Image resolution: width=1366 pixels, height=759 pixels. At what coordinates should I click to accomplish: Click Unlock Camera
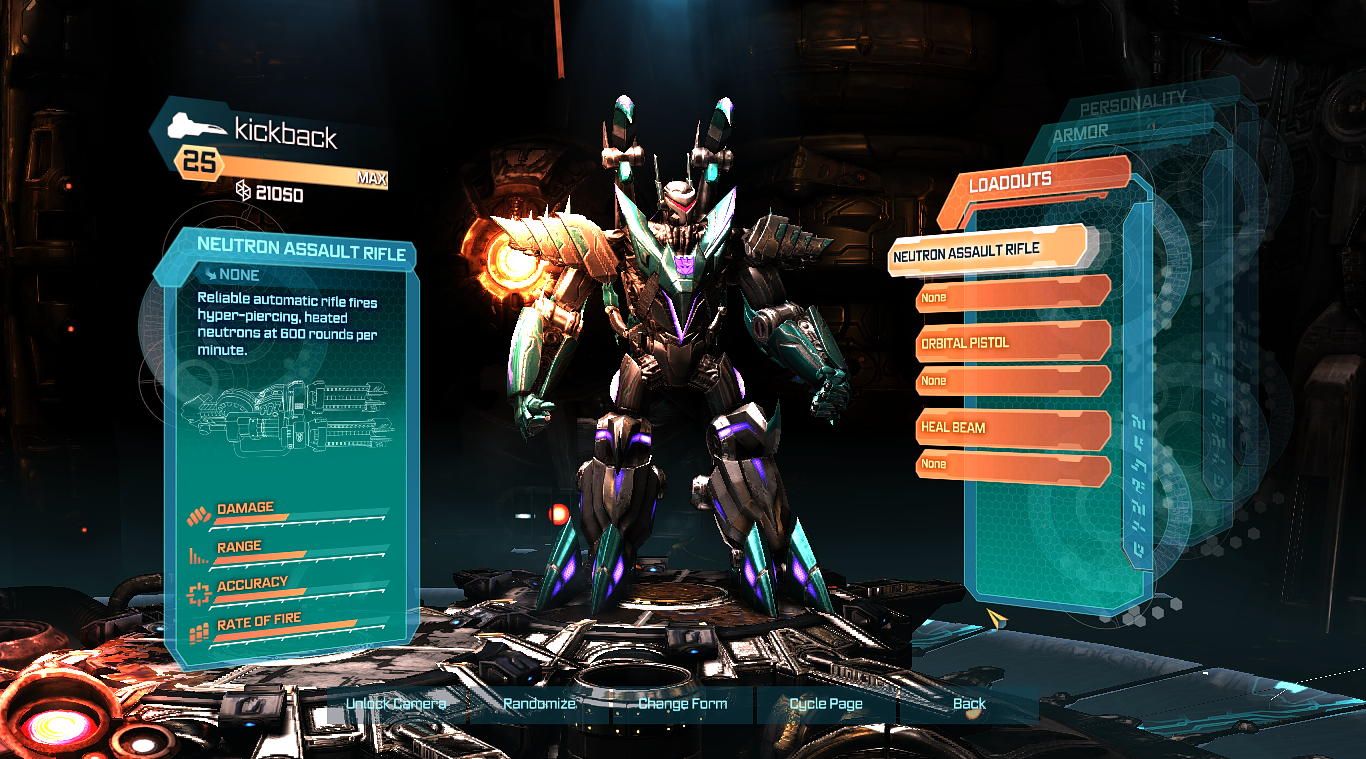coord(395,703)
